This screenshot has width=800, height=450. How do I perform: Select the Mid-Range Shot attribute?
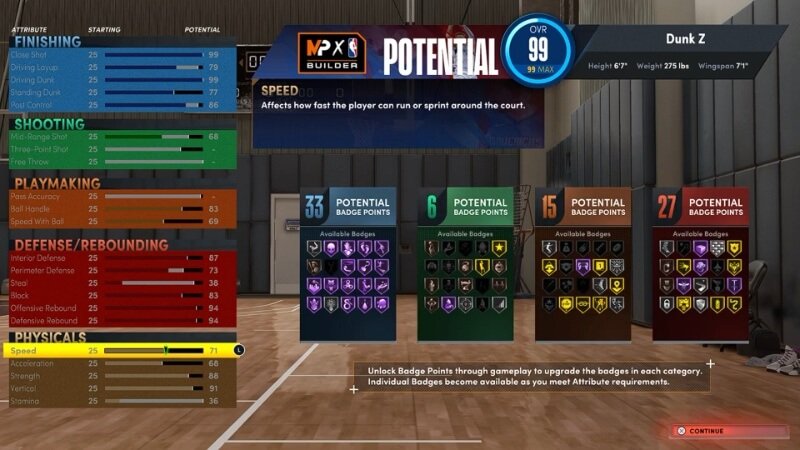coord(120,136)
